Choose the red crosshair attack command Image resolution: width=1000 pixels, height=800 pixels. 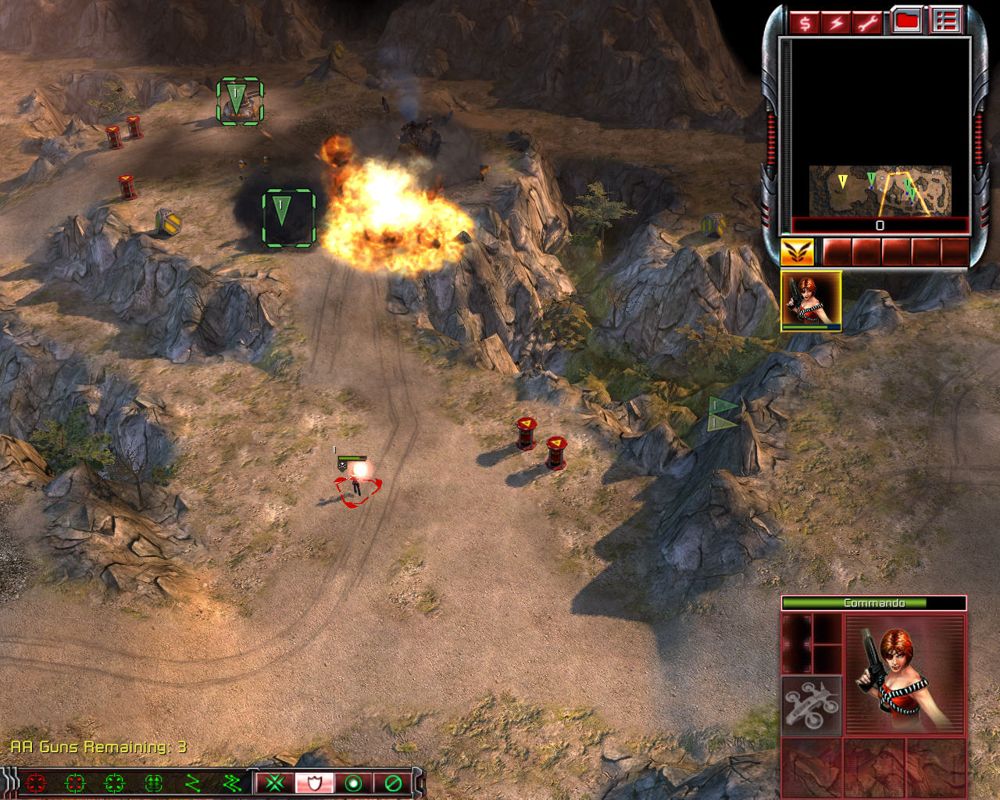click(36, 782)
